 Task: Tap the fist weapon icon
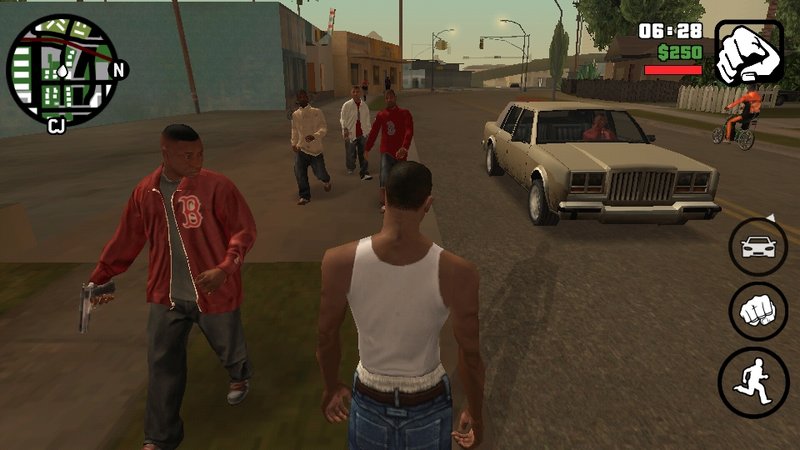point(750,52)
